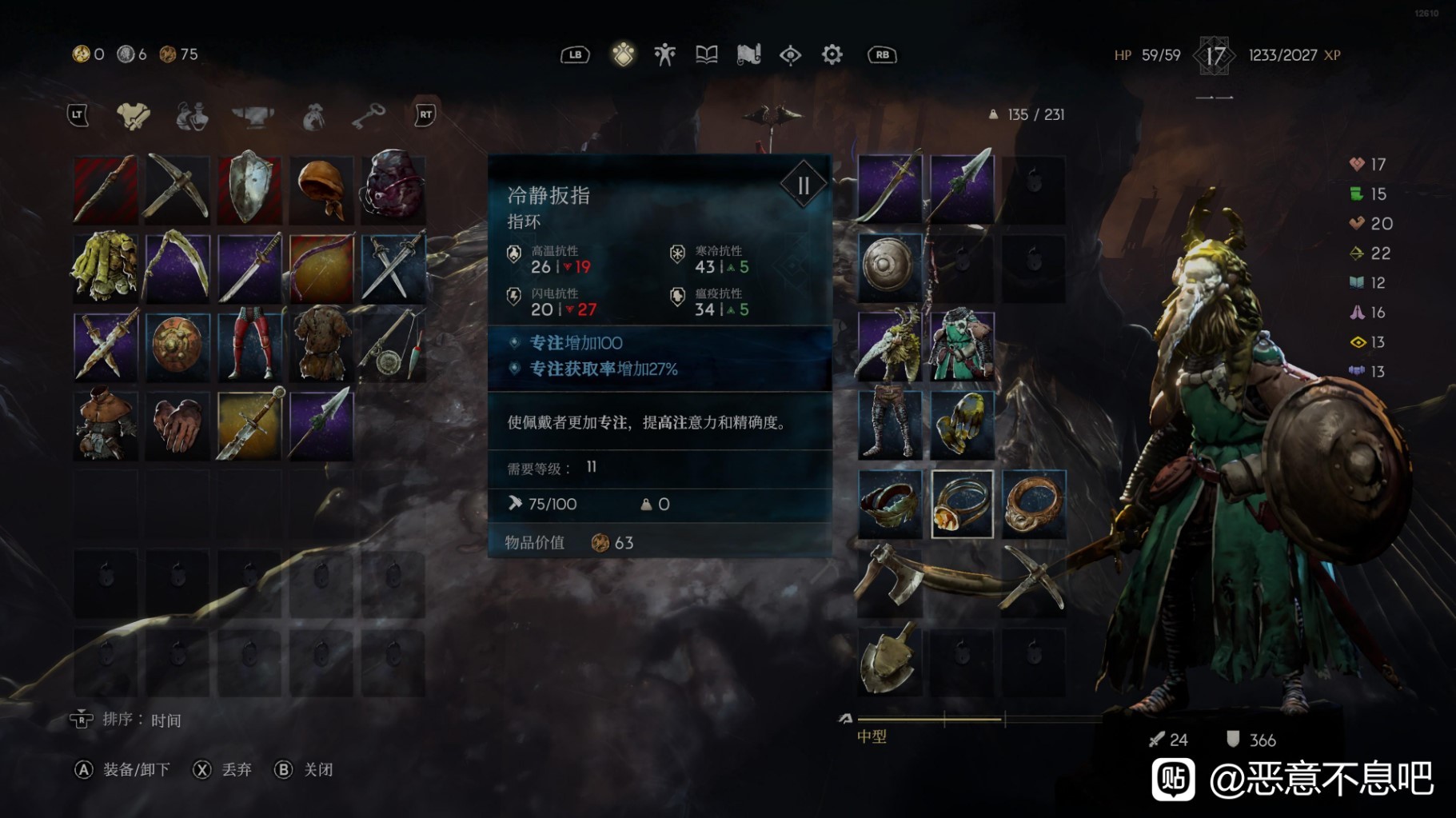This screenshot has height=818, width=1456.
Task: Select the highlighted equipped ring slot
Action: (962, 504)
